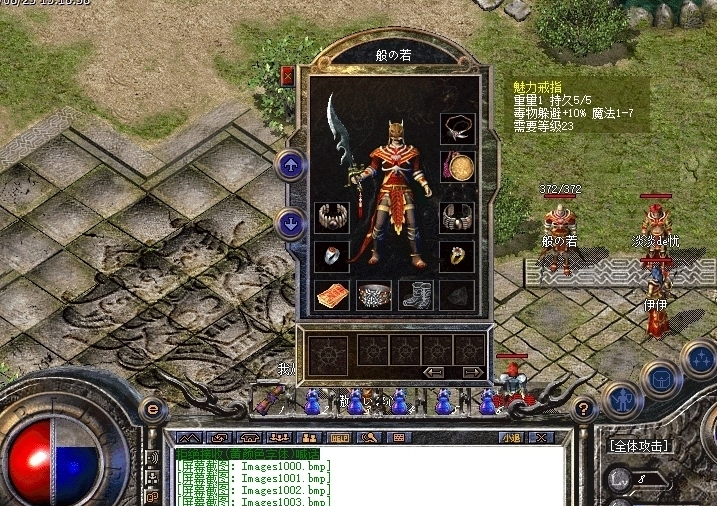Select the left bracelet slot
This screenshot has width=717, height=506.
[332, 217]
